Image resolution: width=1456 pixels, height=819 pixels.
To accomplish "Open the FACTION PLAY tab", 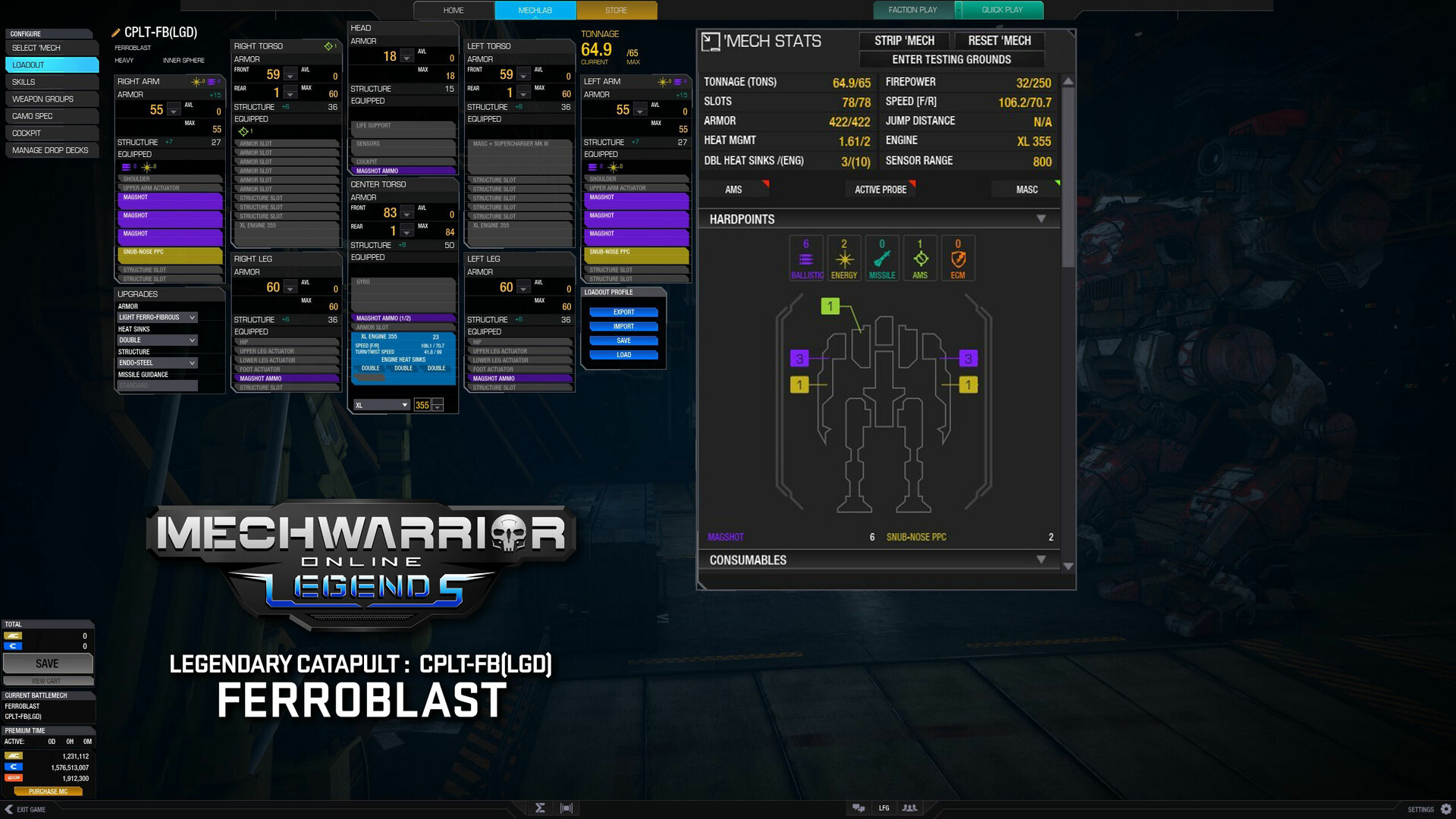I will click(x=912, y=10).
